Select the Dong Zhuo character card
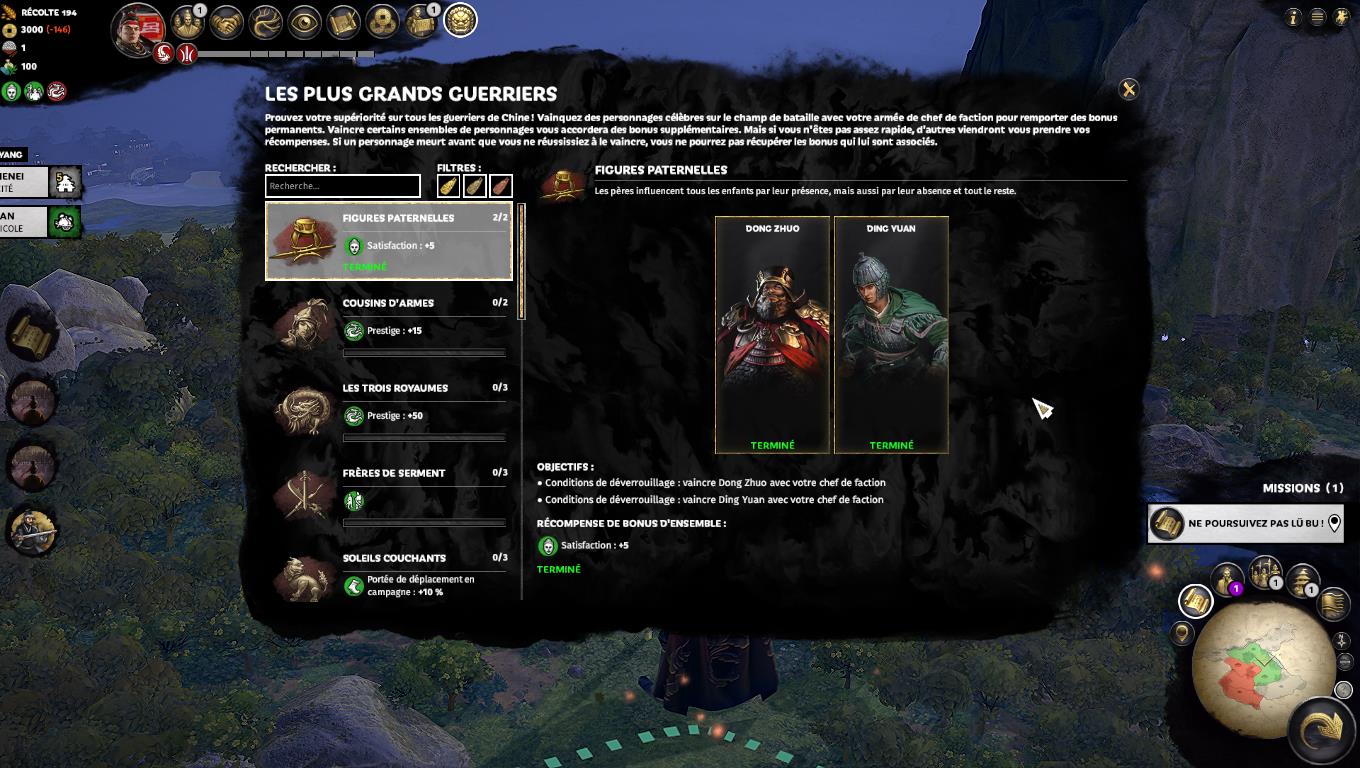The image size is (1360, 768). click(x=772, y=335)
